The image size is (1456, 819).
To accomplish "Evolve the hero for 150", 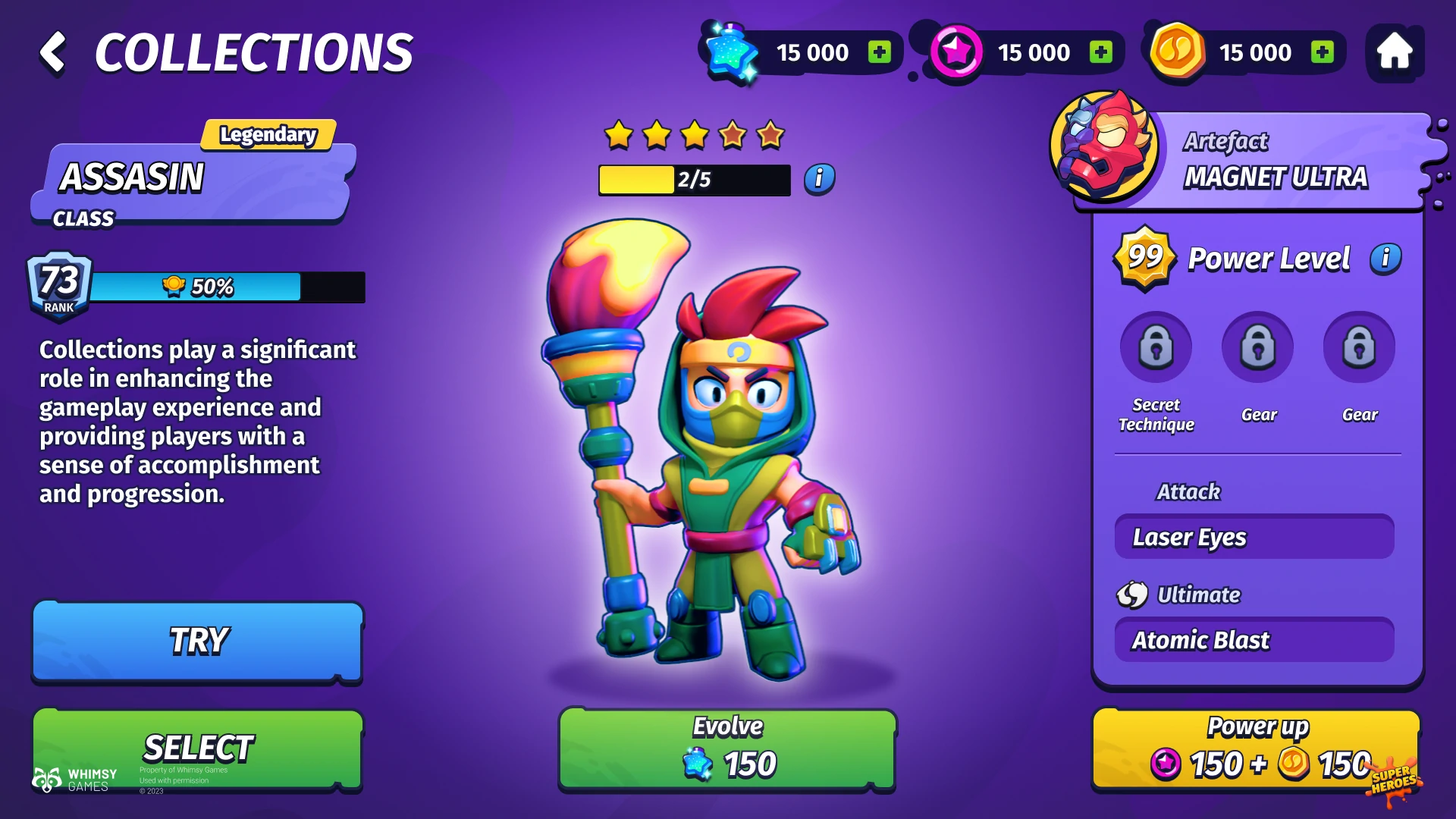I will click(727, 749).
